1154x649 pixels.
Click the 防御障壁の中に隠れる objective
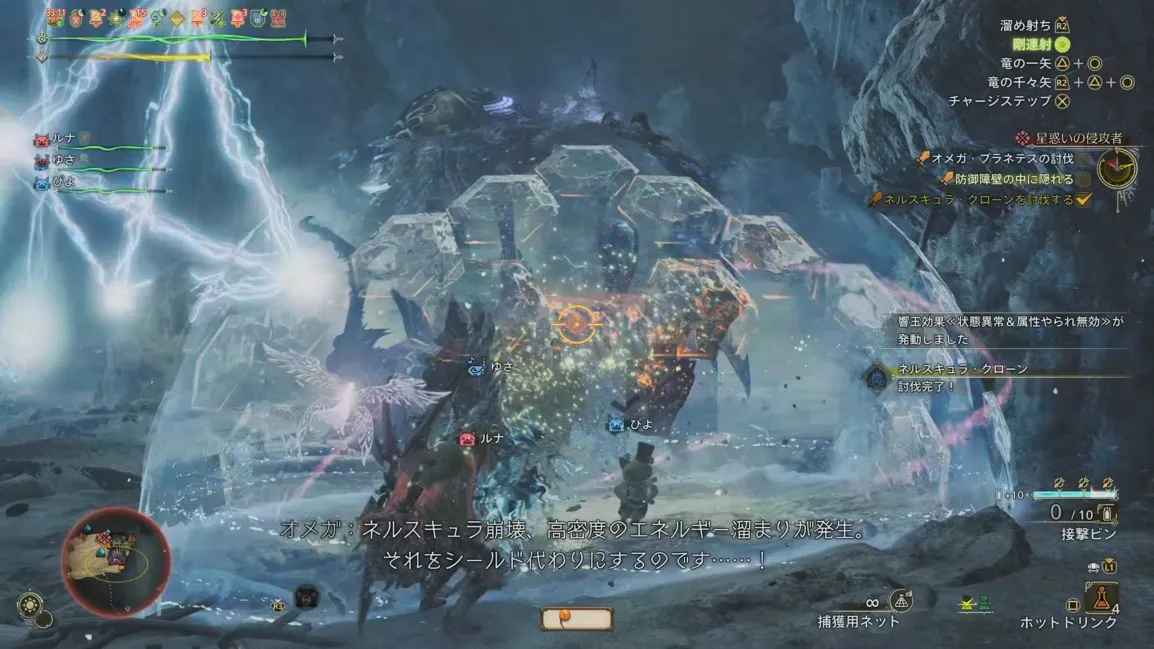(1005, 179)
